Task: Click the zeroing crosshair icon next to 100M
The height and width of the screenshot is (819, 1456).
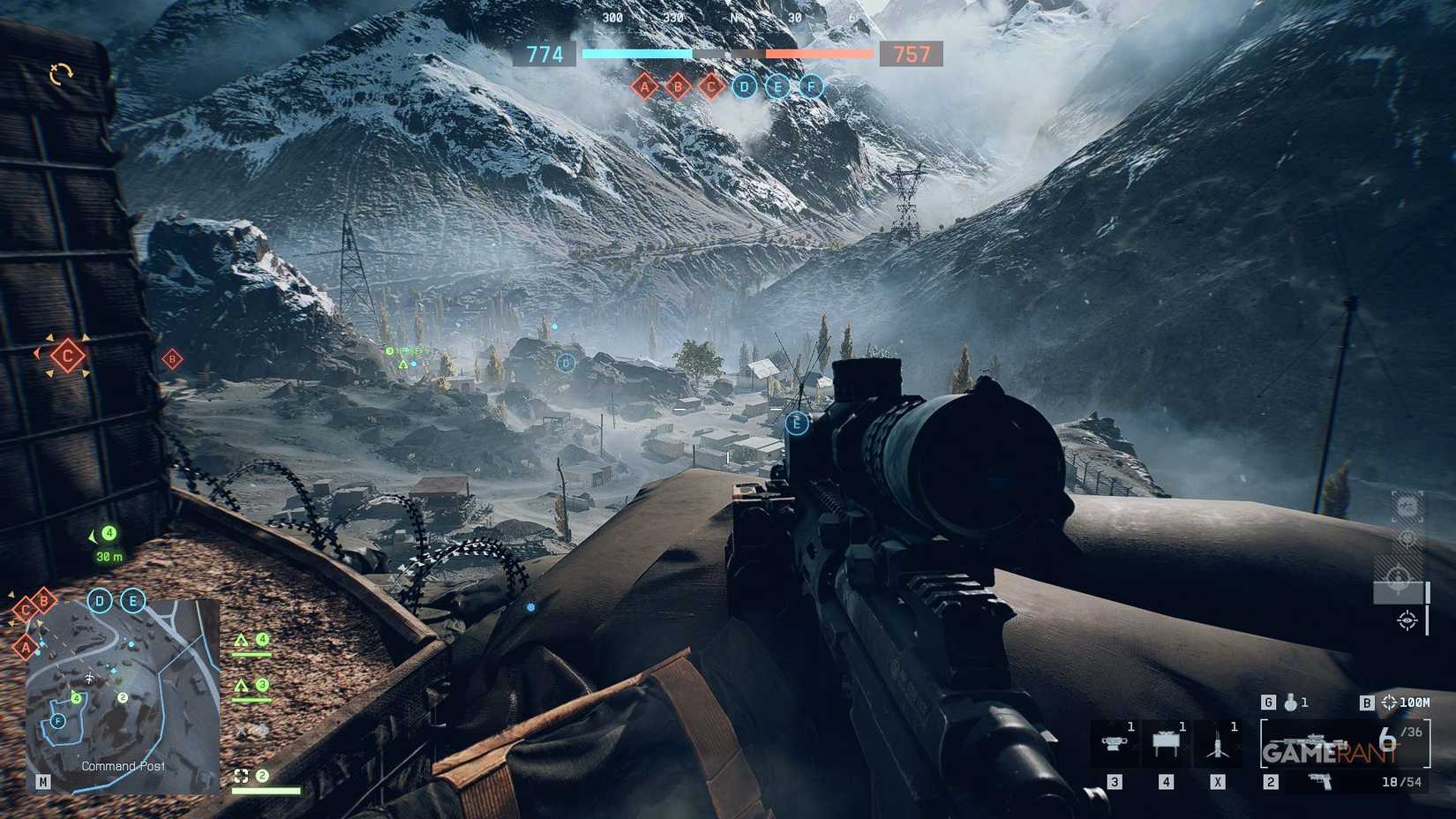Action: click(x=1387, y=703)
